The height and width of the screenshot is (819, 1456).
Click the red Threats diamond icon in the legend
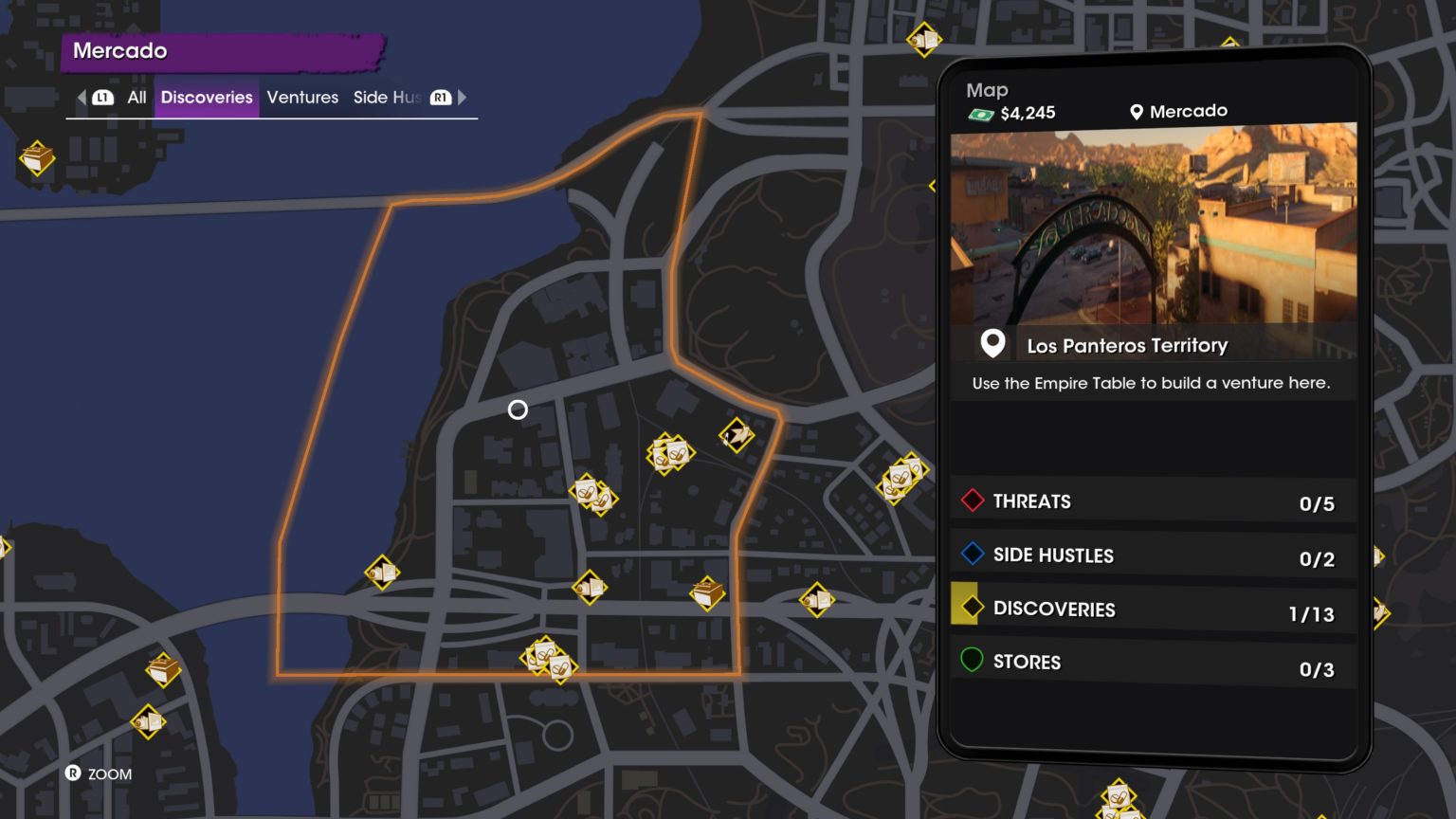click(971, 501)
